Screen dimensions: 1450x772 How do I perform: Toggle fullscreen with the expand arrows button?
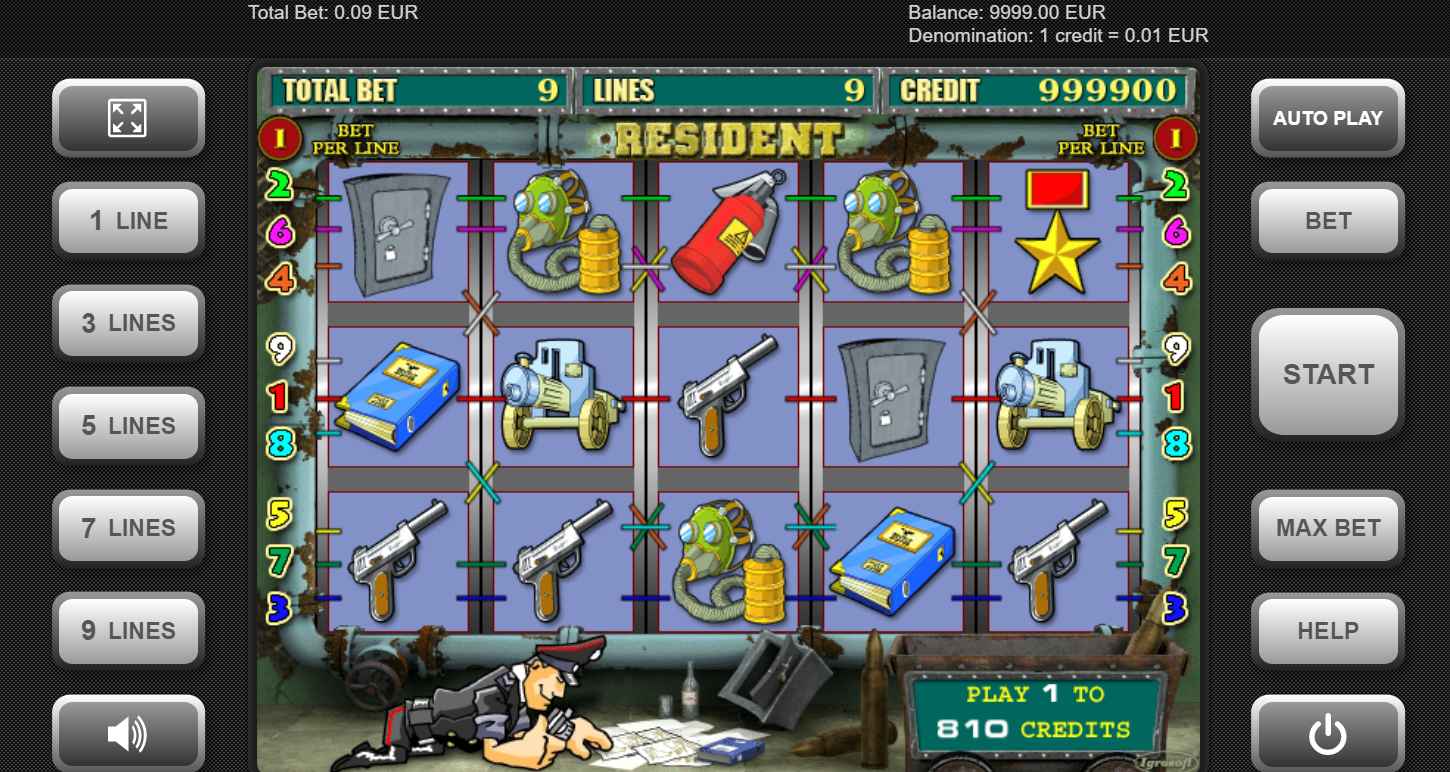click(128, 118)
